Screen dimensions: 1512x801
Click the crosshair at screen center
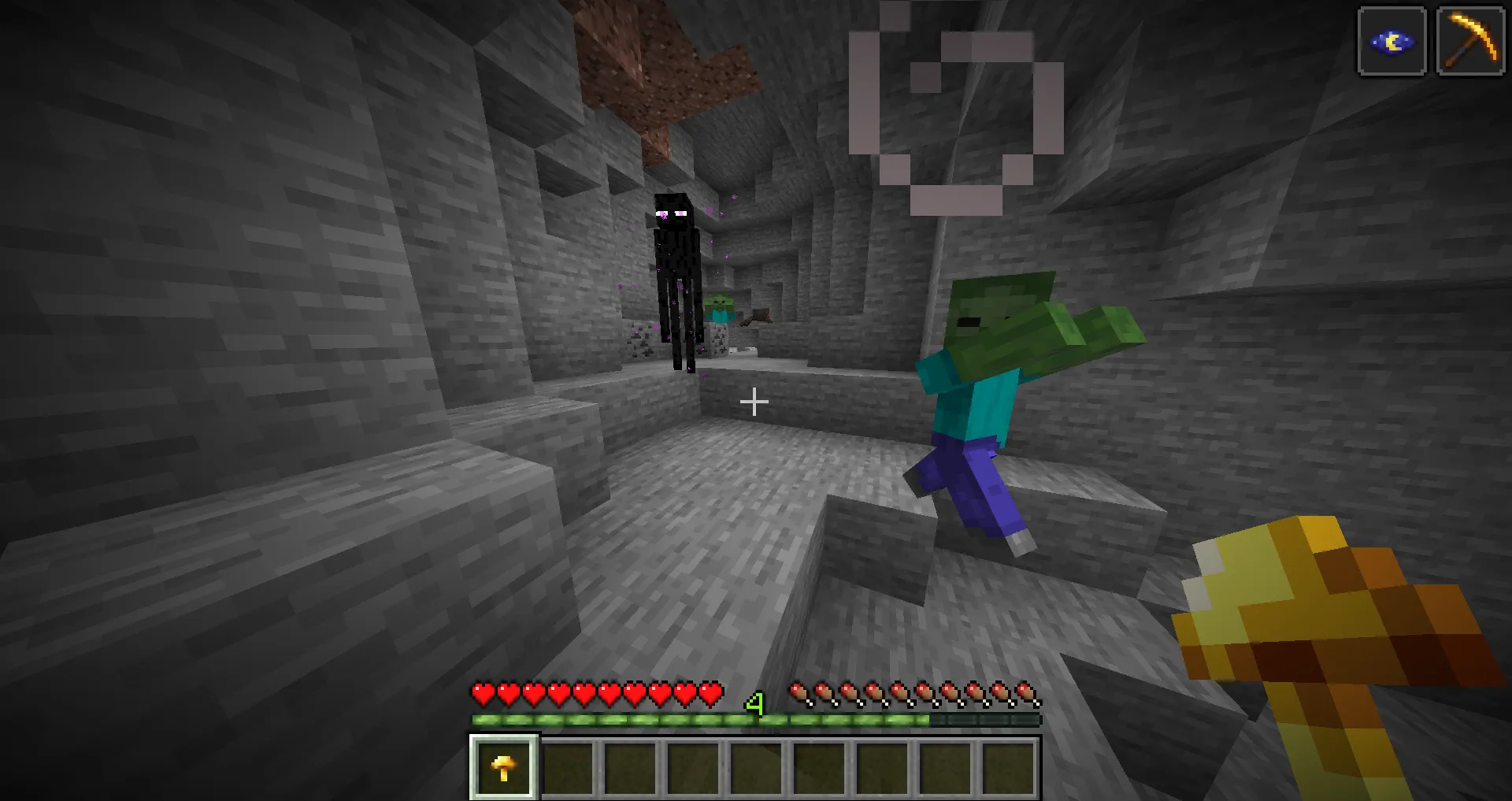click(x=754, y=401)
